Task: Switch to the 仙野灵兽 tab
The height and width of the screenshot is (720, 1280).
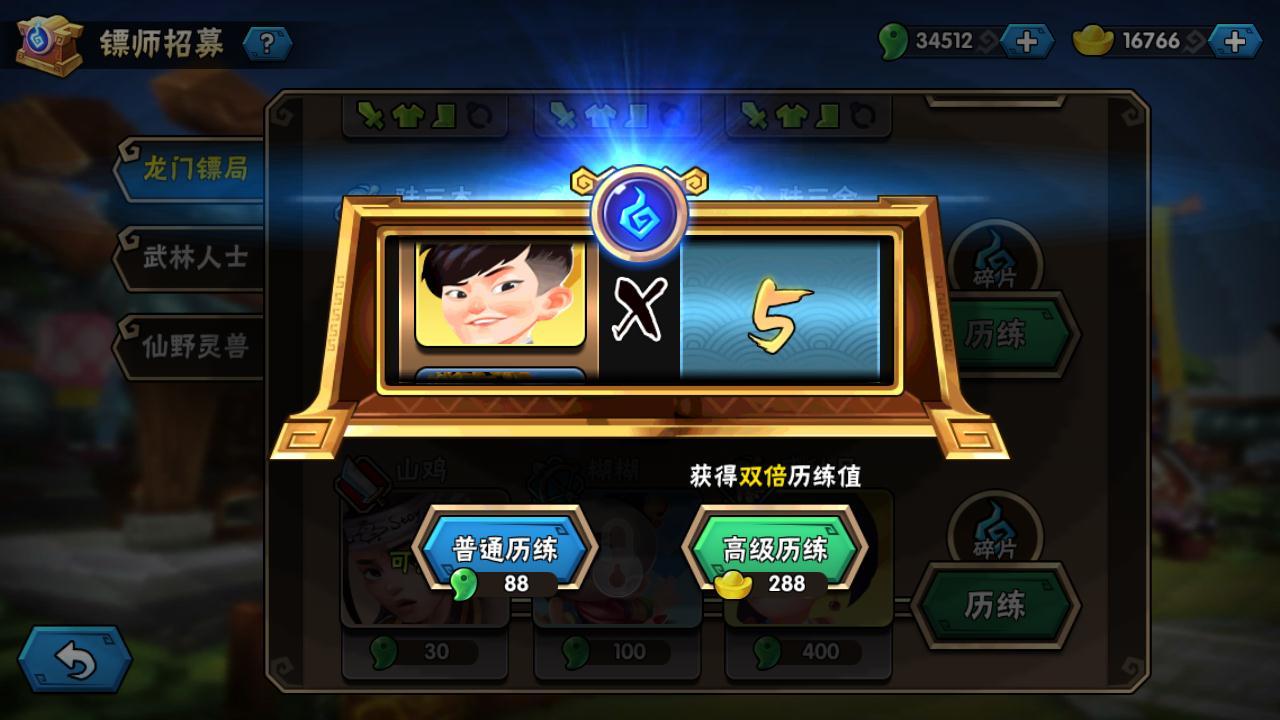Action: (194, 346)
